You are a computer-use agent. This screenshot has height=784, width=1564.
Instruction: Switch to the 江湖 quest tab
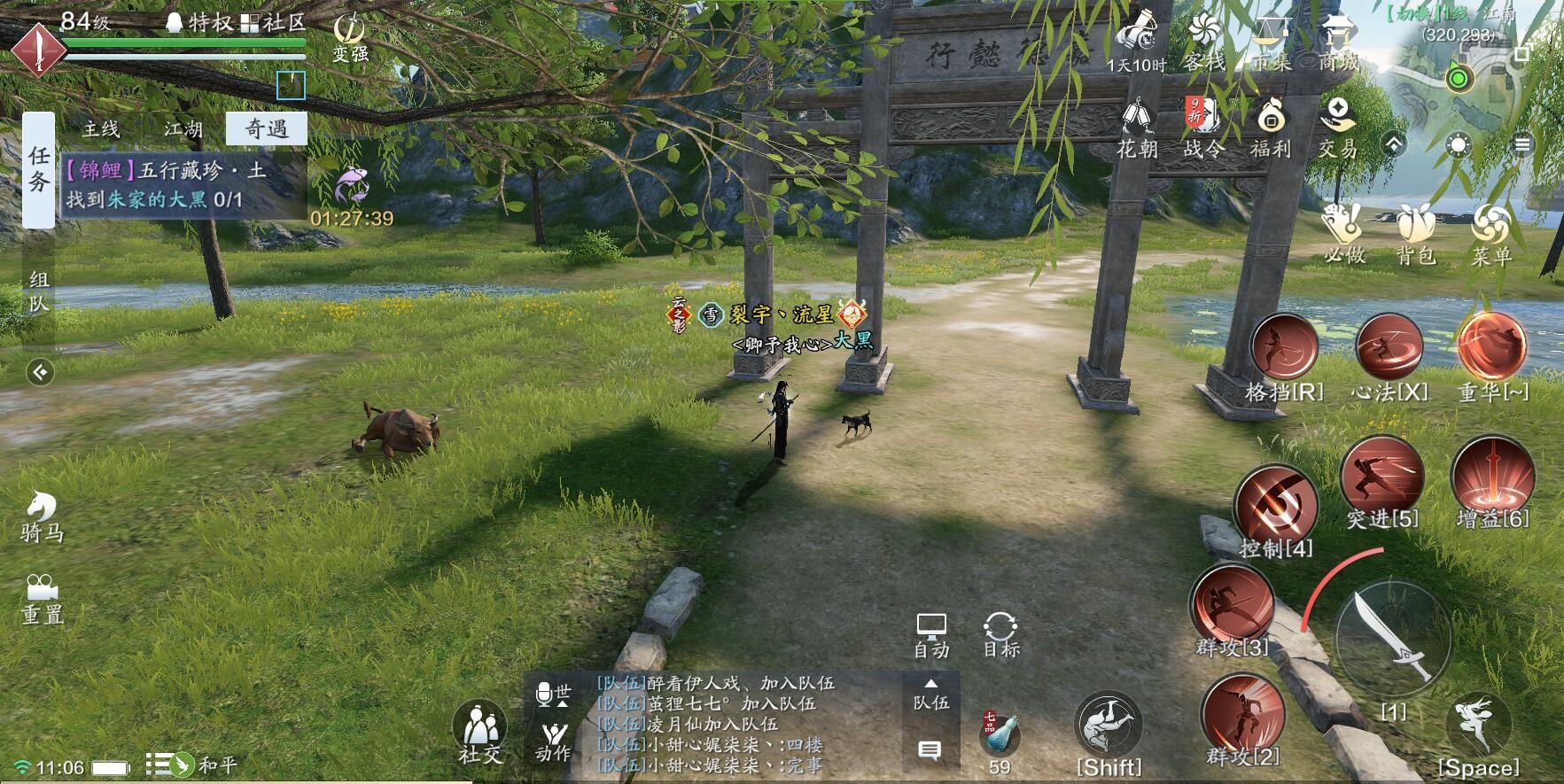coord(183,128)
